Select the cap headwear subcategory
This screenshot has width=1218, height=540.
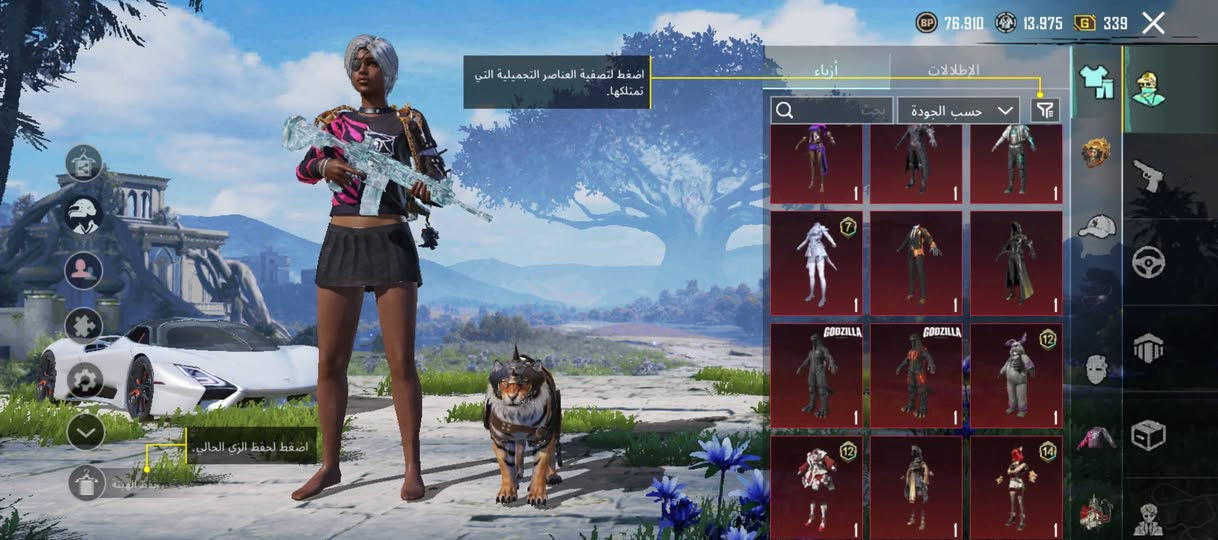[1097, 225]
